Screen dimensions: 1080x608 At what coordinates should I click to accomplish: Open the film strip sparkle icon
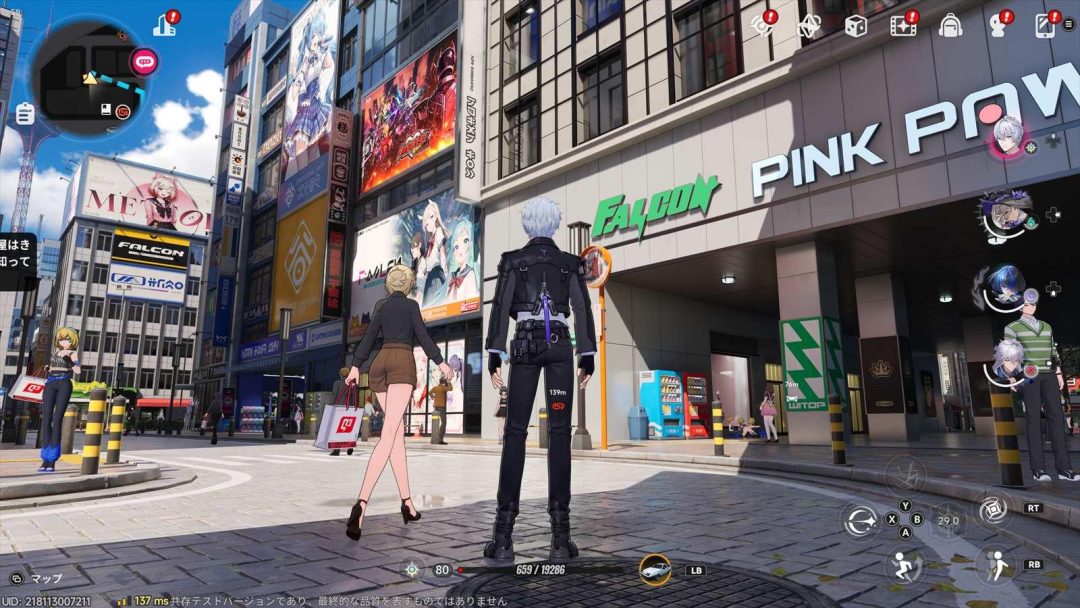(x=903, y=26)
